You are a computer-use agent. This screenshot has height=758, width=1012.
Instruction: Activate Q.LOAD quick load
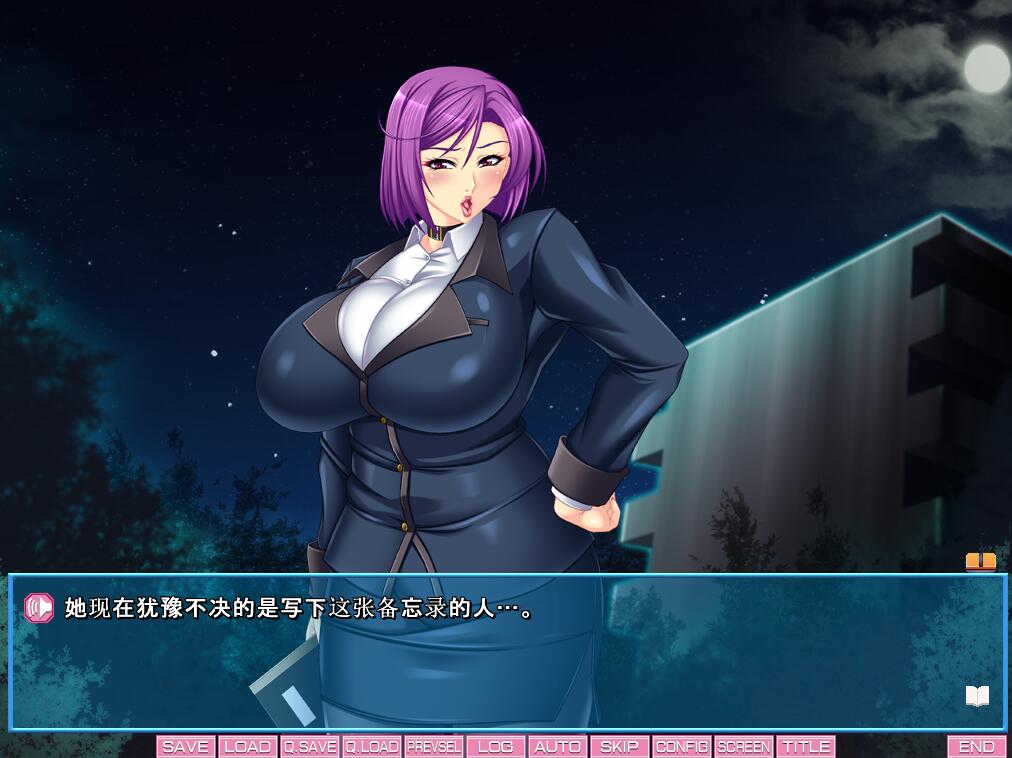pyautogui.click(x=372, y=747)
